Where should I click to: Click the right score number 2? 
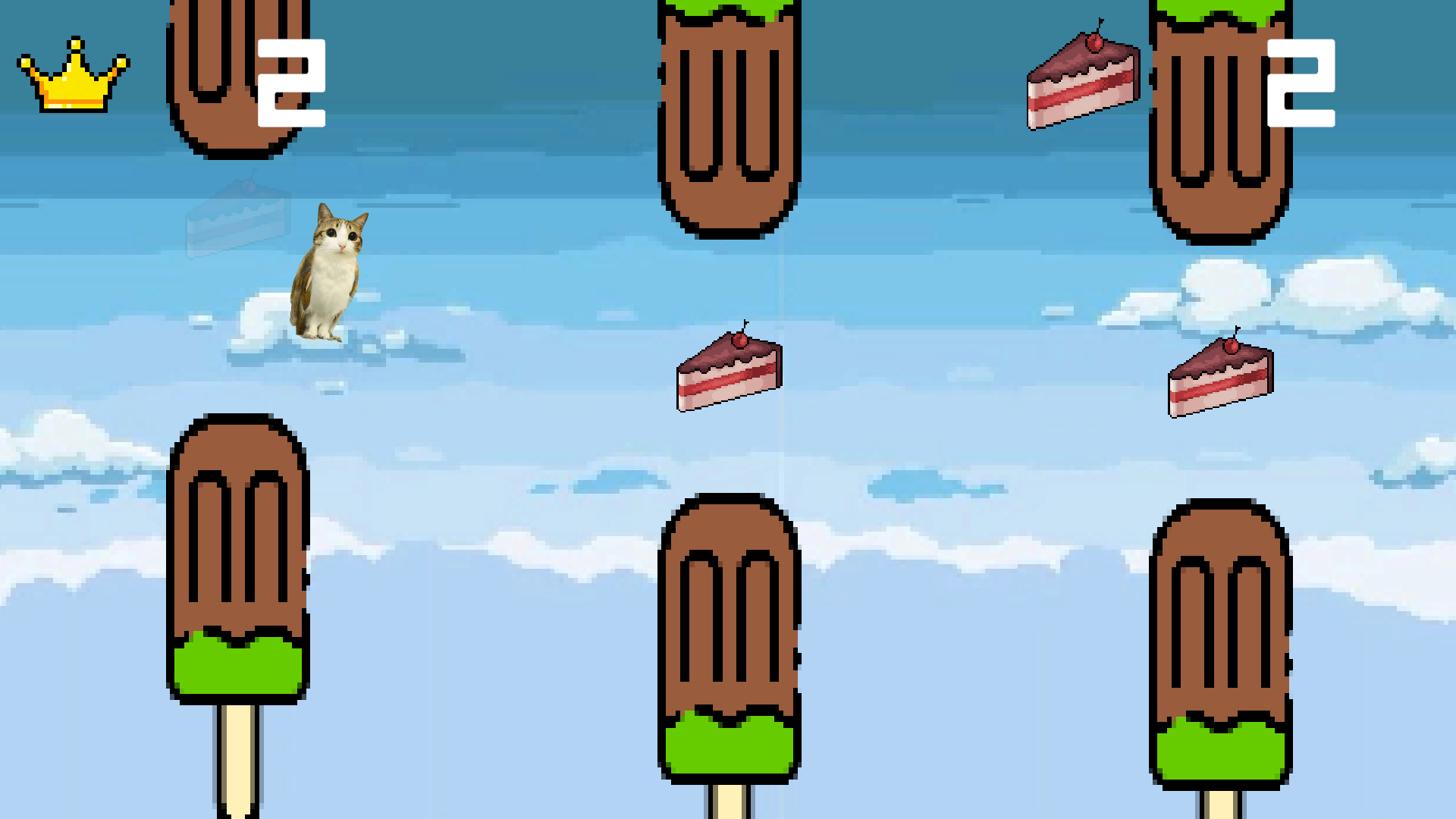[1301, 82]
